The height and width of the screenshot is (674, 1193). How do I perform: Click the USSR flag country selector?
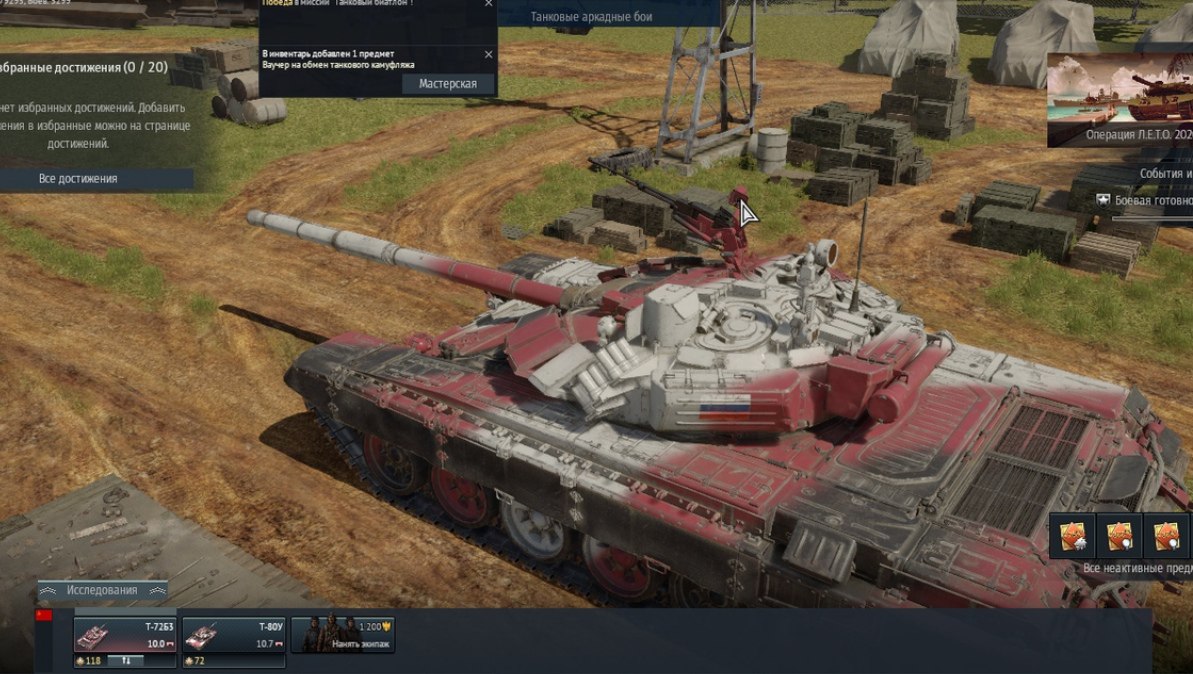43,615
